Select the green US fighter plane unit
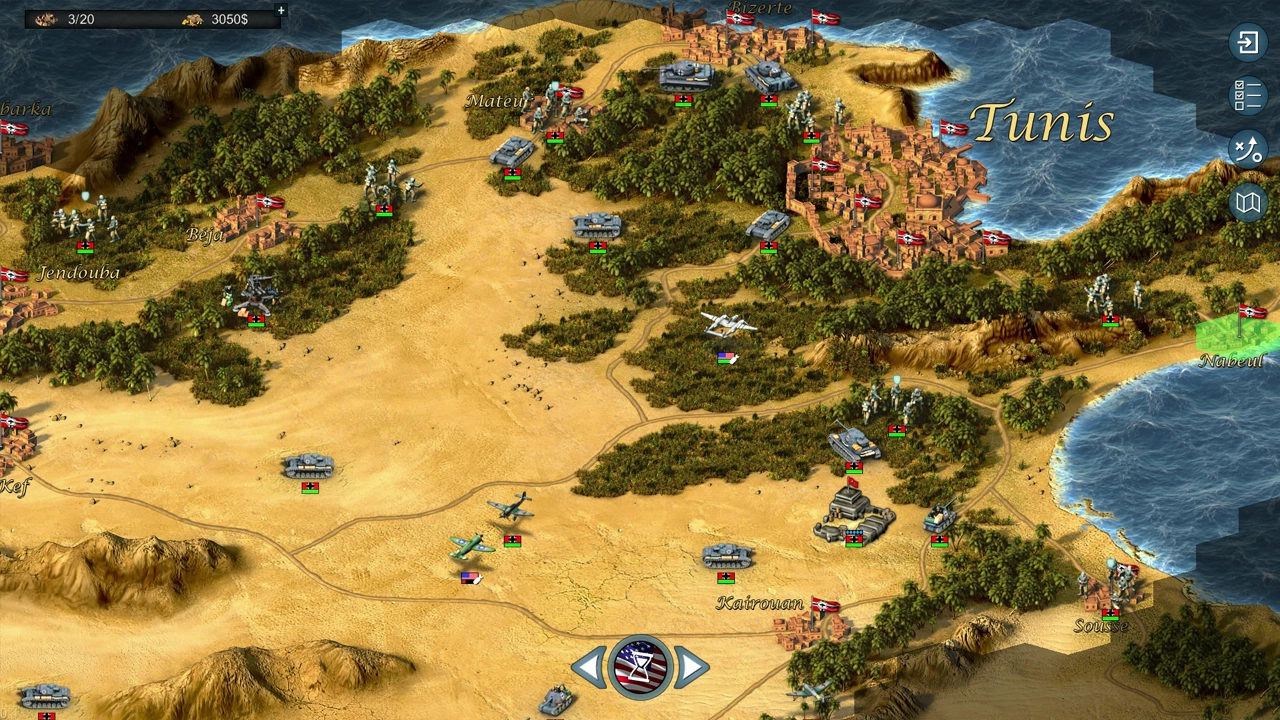The height and width of the screenshot is (720, 1280). pos(471,547)
